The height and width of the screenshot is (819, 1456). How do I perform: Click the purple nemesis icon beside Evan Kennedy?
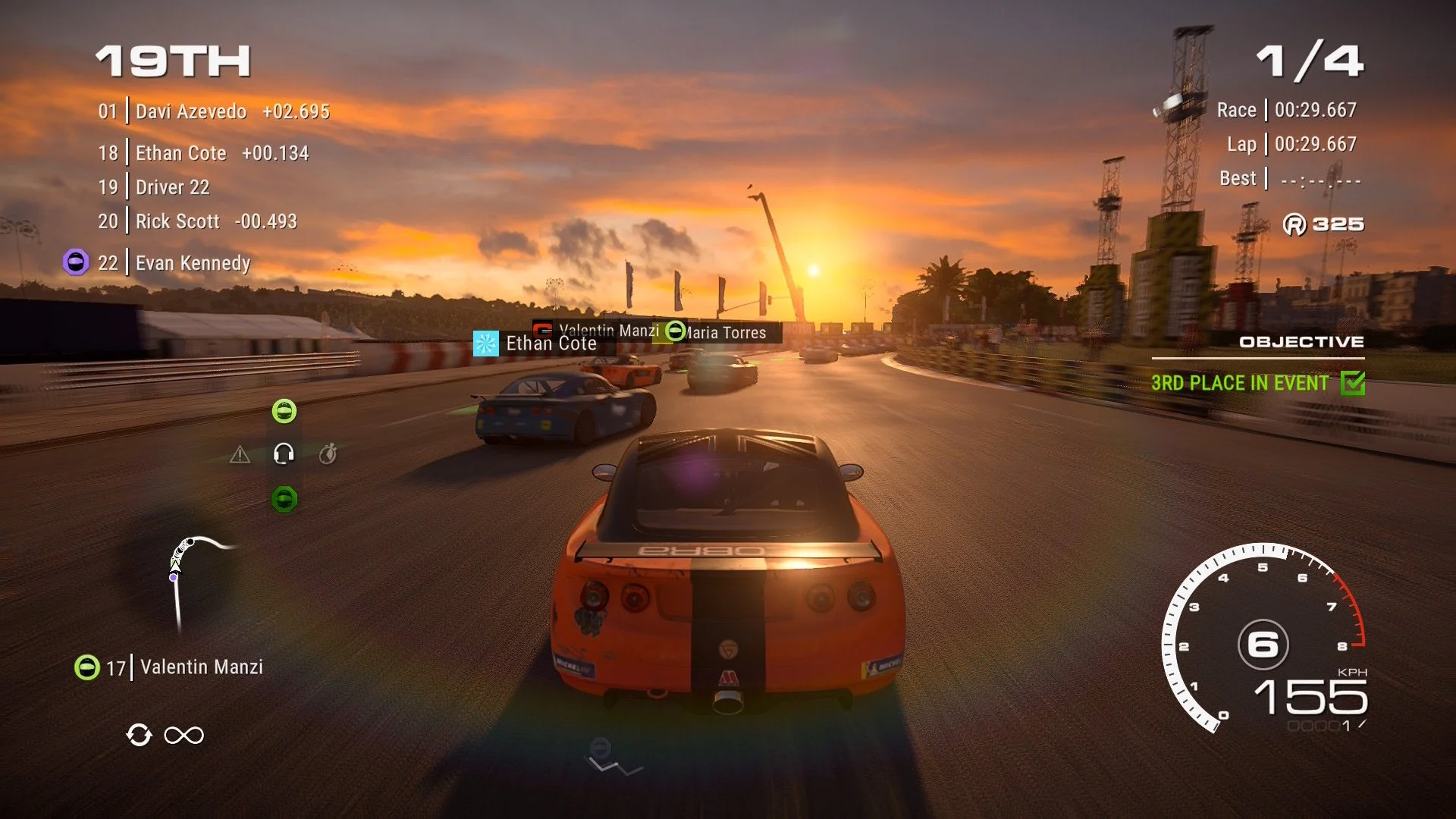[76, 262]
